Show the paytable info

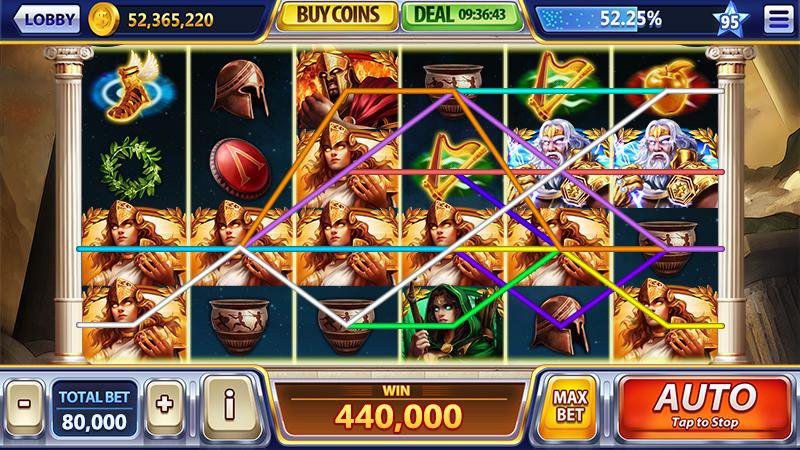(x=229, y=407)
